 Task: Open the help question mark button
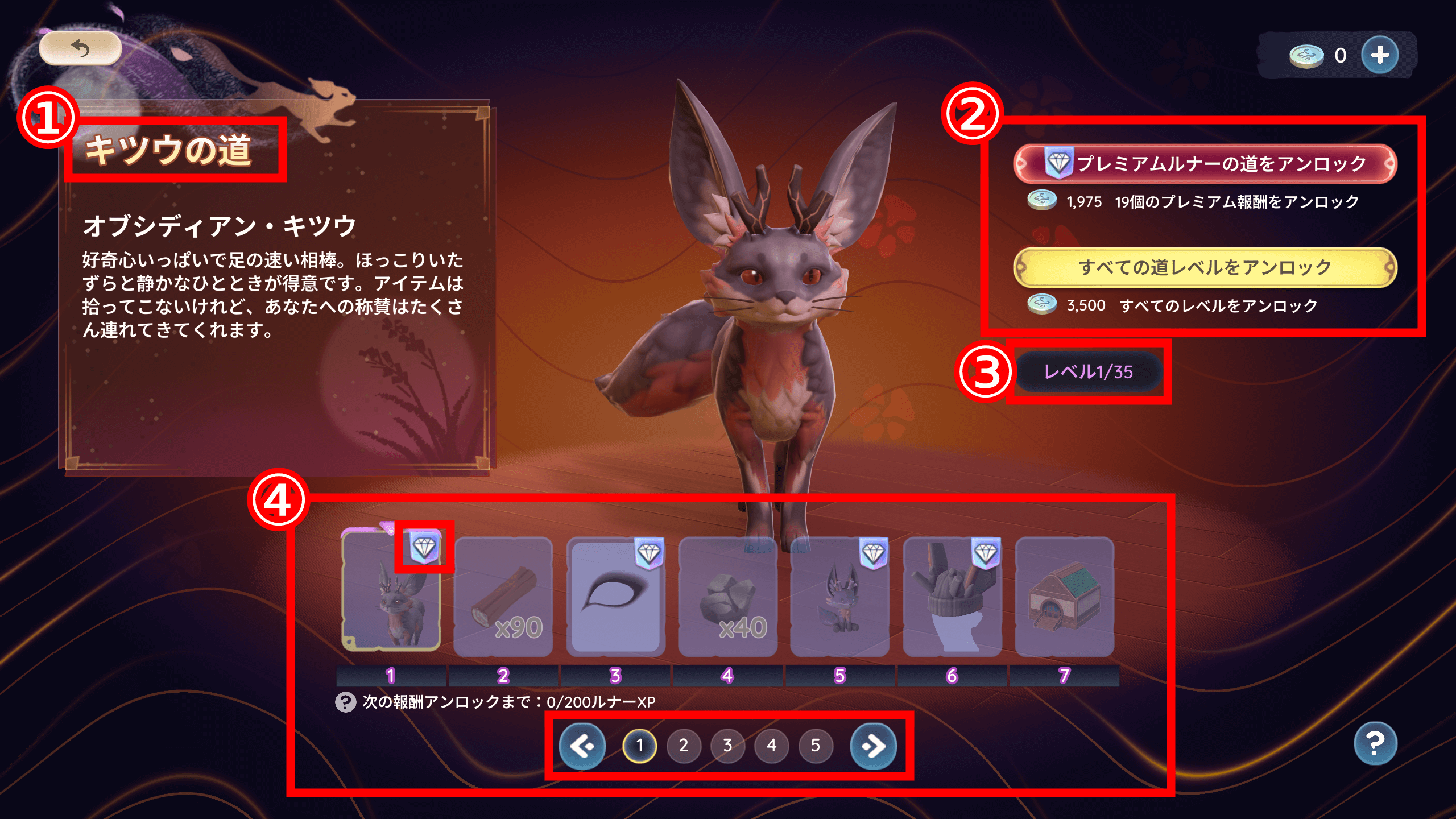pos(1375,743)
